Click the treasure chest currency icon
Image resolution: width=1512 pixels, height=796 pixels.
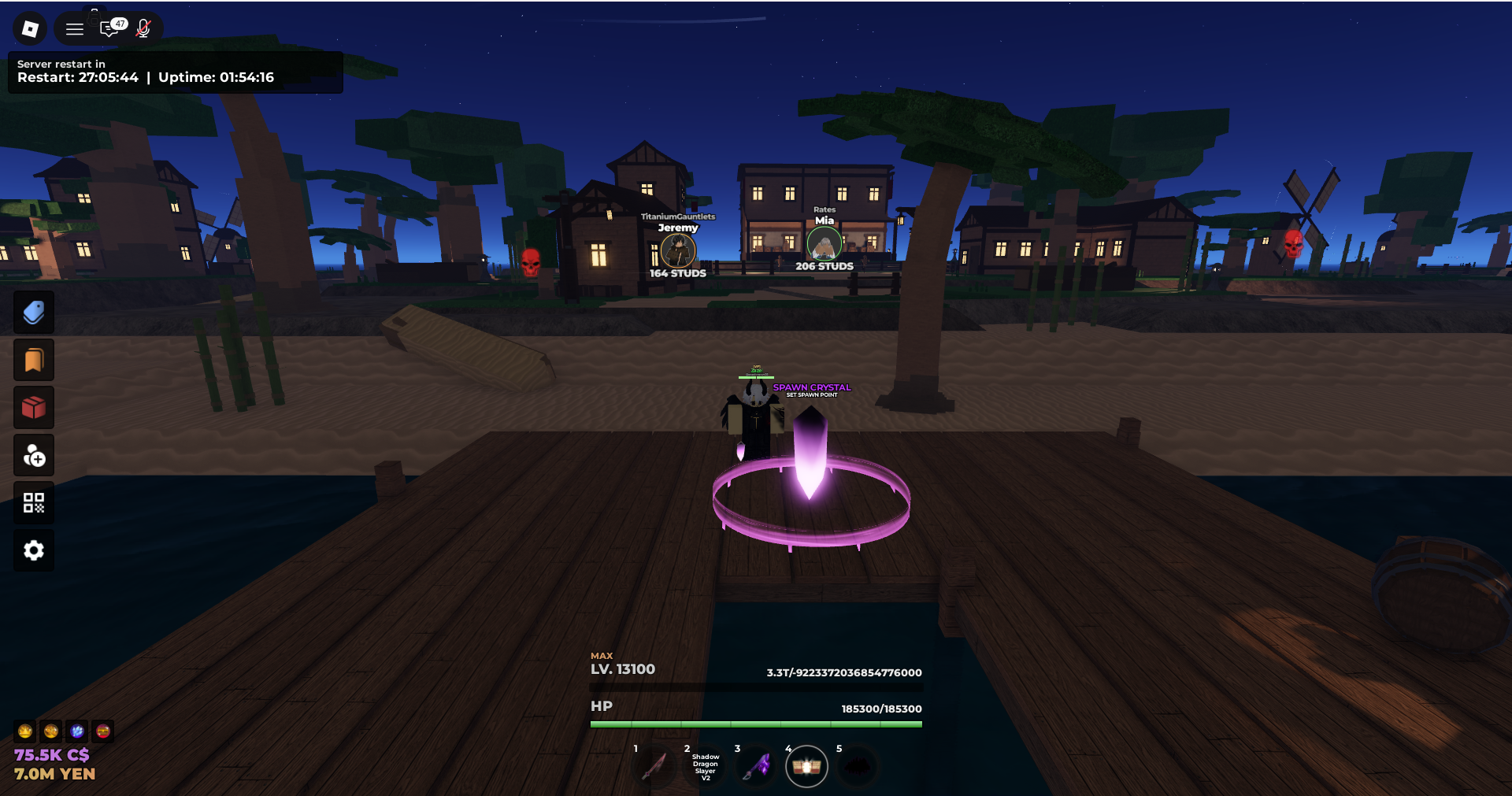click(x=102, y=731)
